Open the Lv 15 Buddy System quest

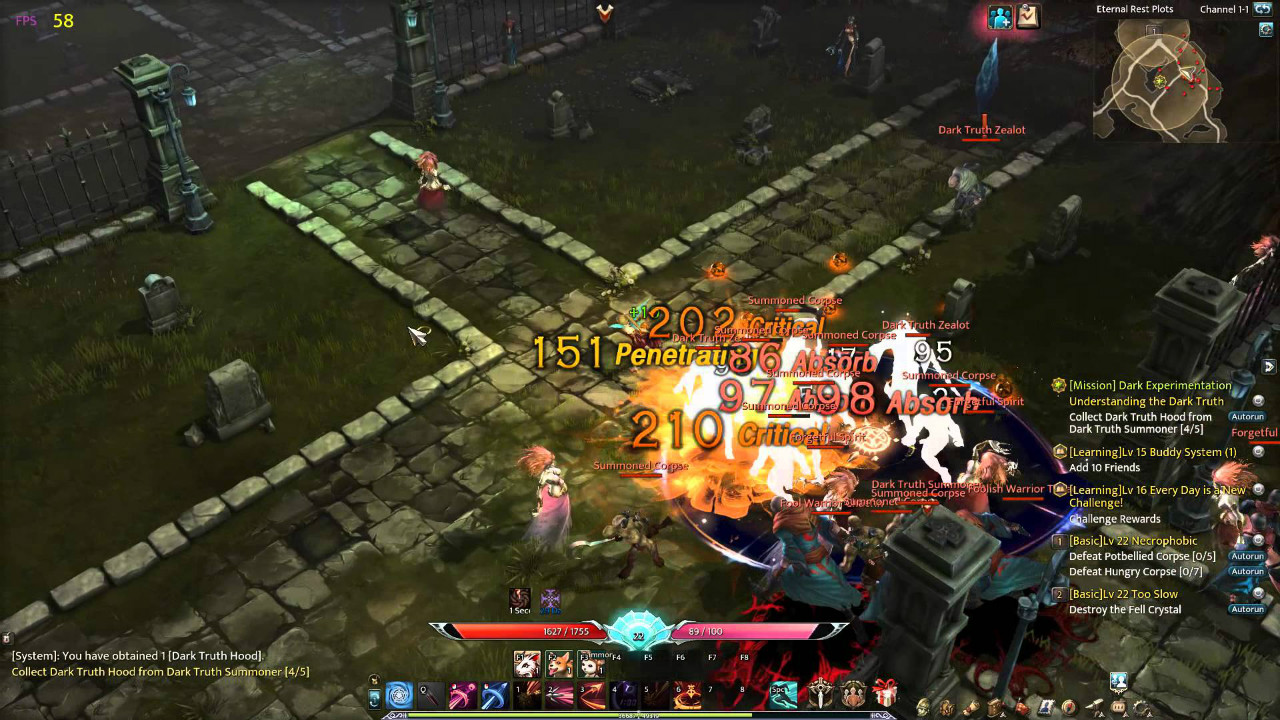click(1152, 452)
